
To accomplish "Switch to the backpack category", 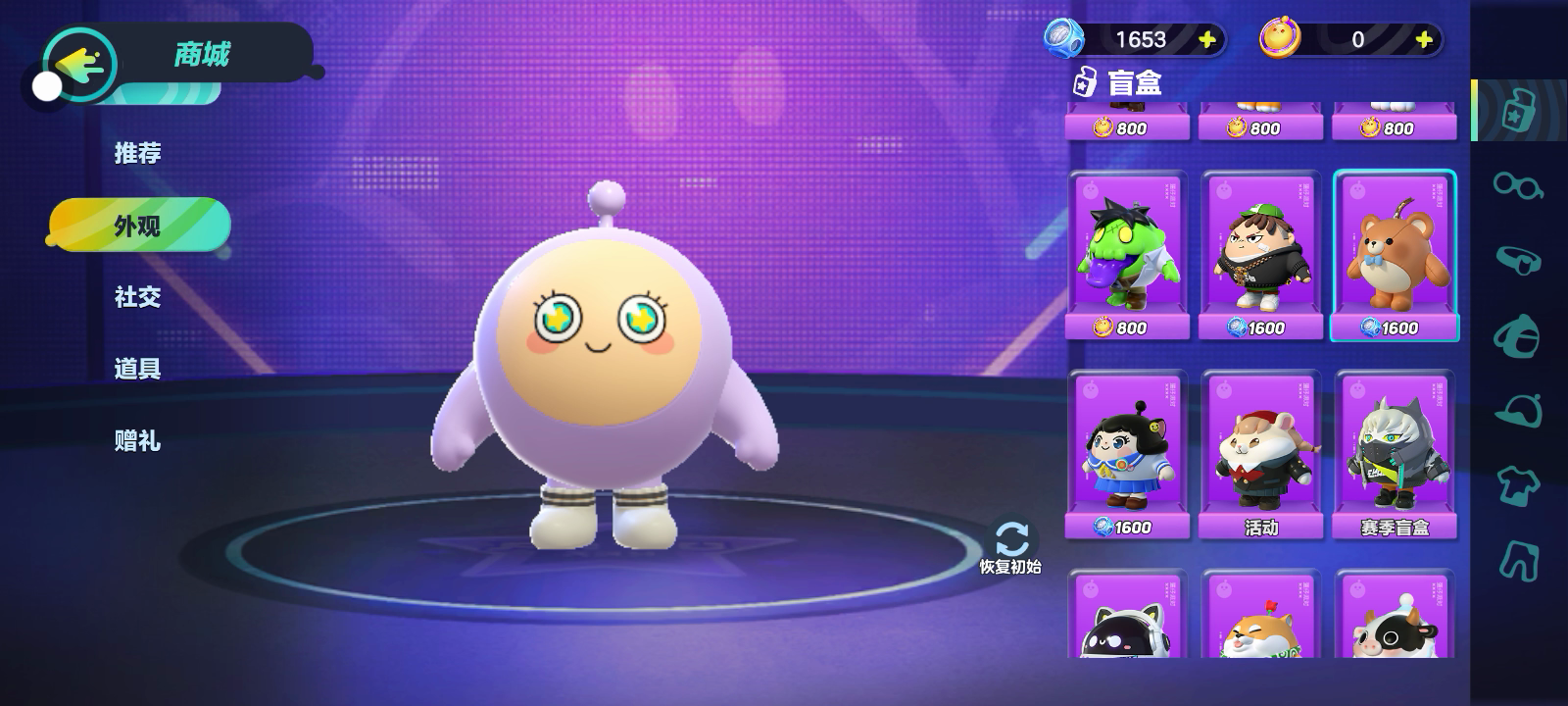I will pyautogui.click(x=1517, y=336).
